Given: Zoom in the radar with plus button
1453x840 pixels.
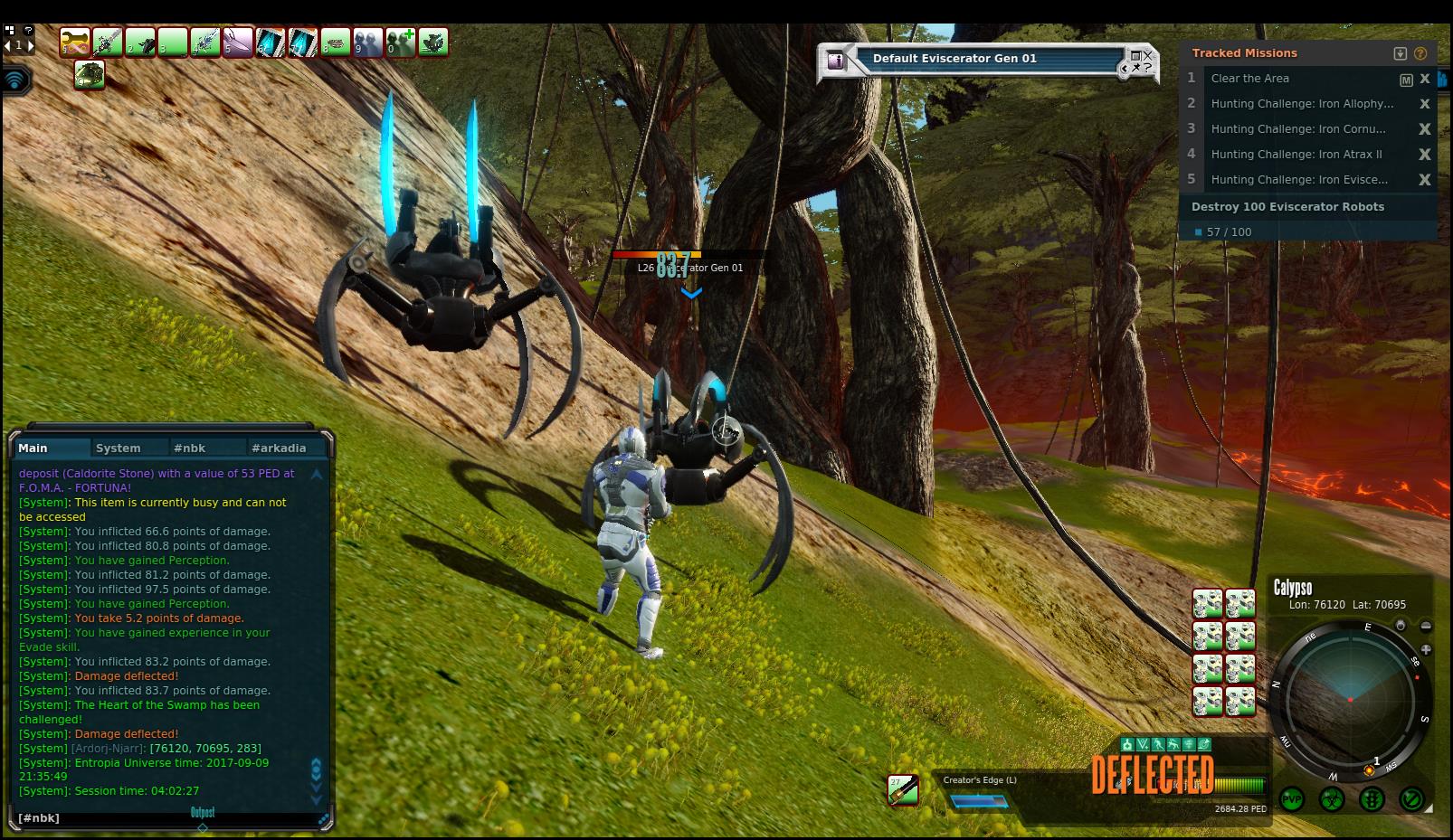Looking at the screenshot, I should click(1426, 649).
